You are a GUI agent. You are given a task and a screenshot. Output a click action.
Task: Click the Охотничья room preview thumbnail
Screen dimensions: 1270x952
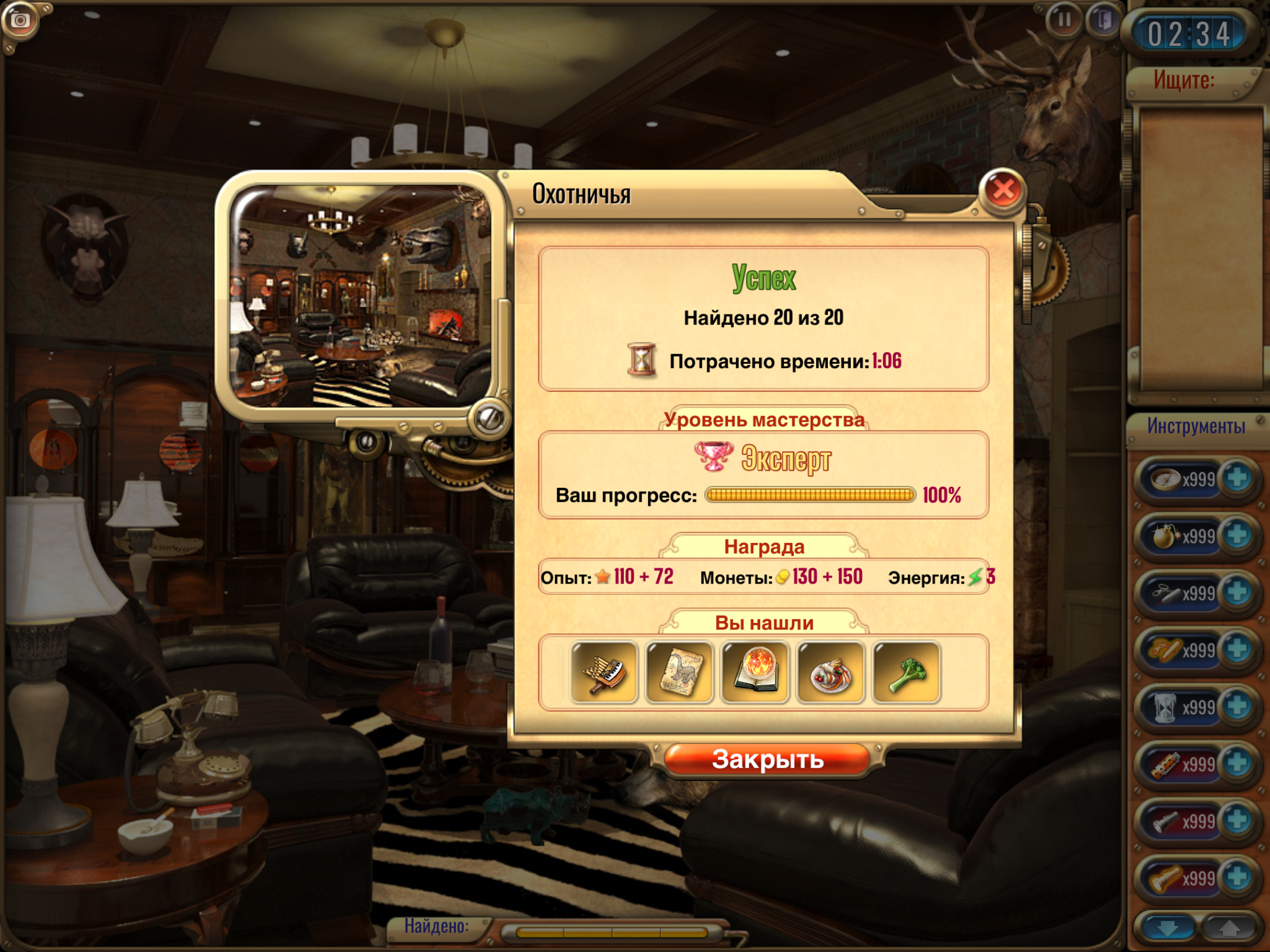(x=360, y=296)
